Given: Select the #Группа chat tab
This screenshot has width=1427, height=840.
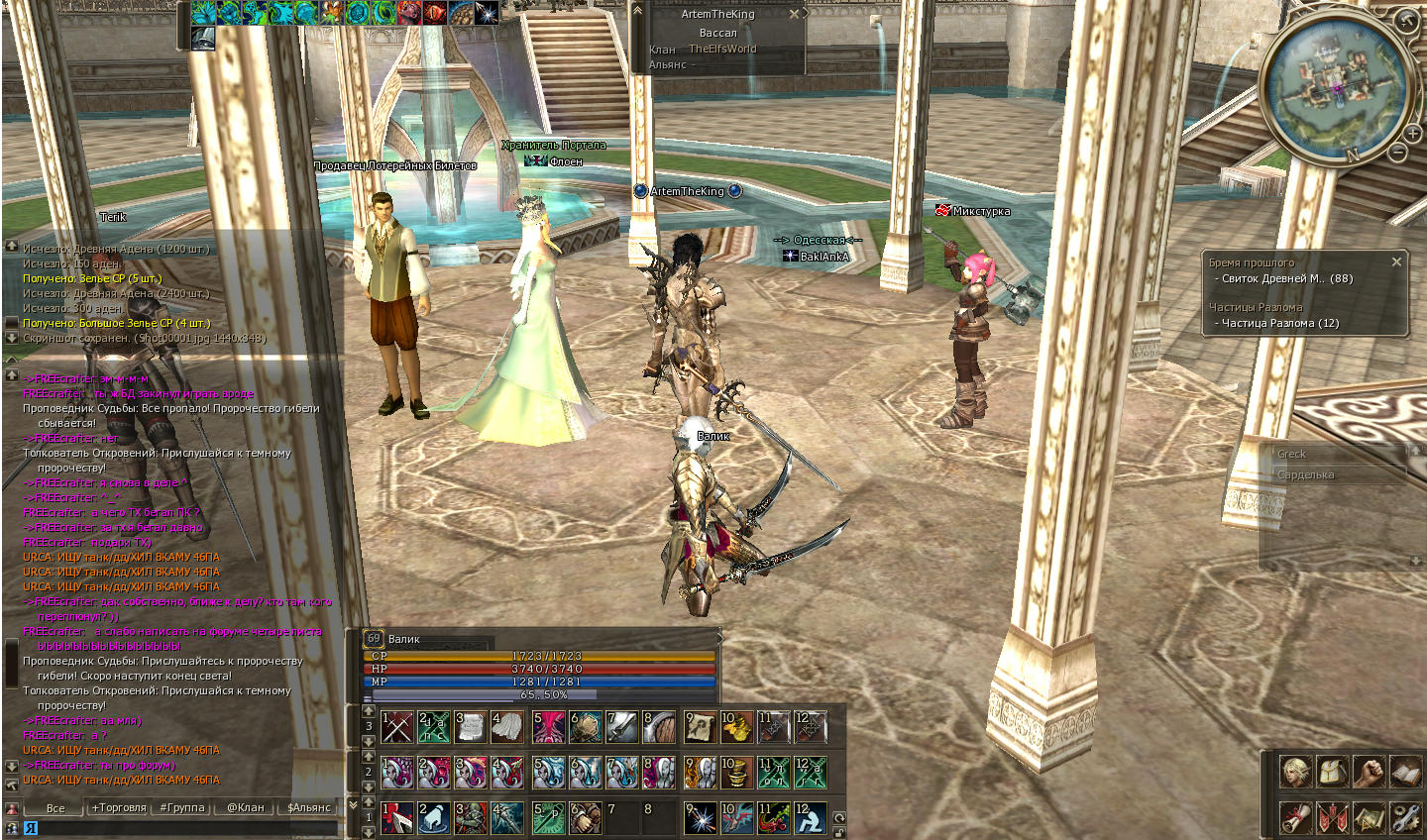Looking at the screenshot, I should coord(182,807).
